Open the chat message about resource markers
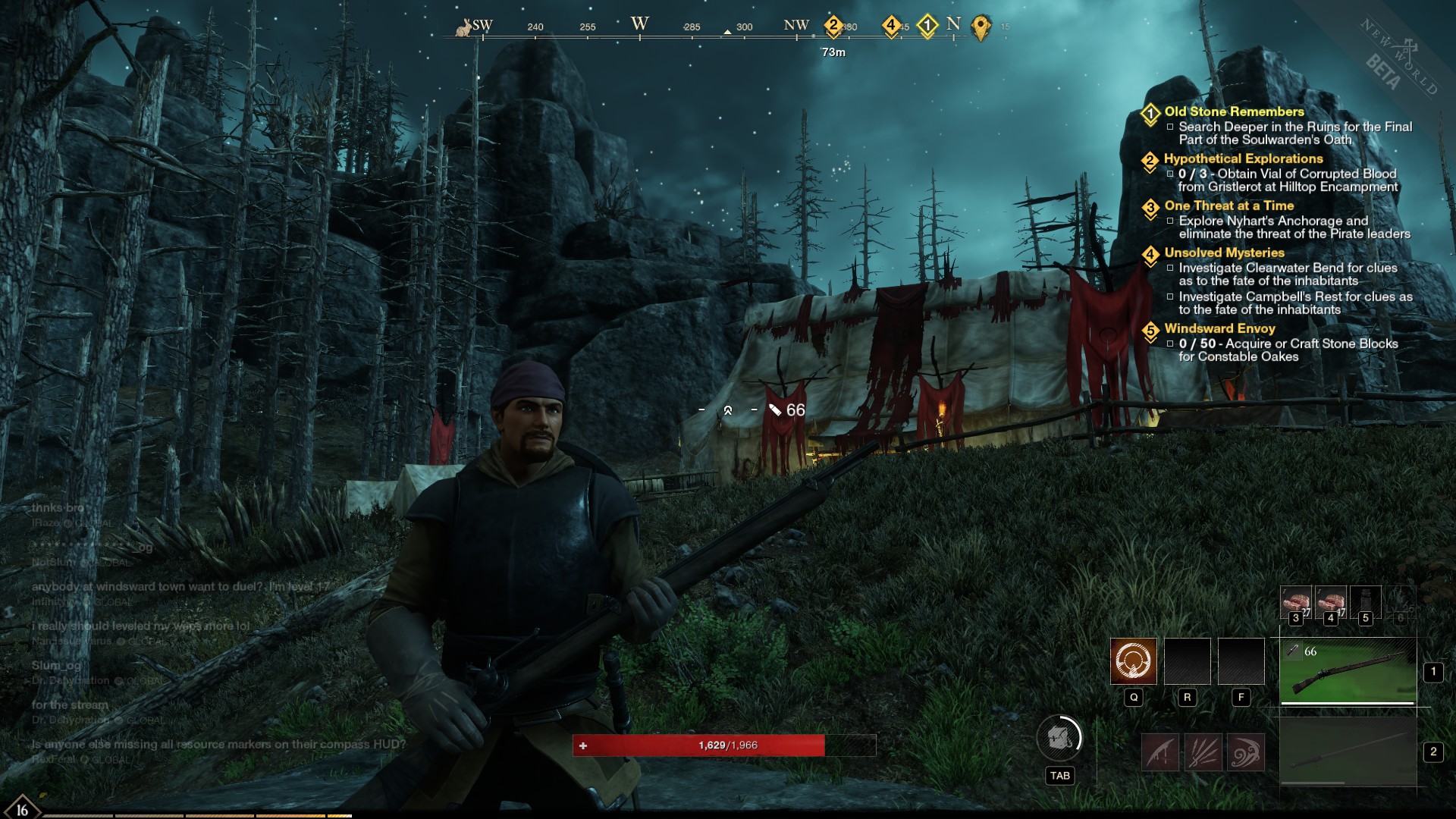The height and width of the screenshot is (819, 1456). tap(218, 745)
